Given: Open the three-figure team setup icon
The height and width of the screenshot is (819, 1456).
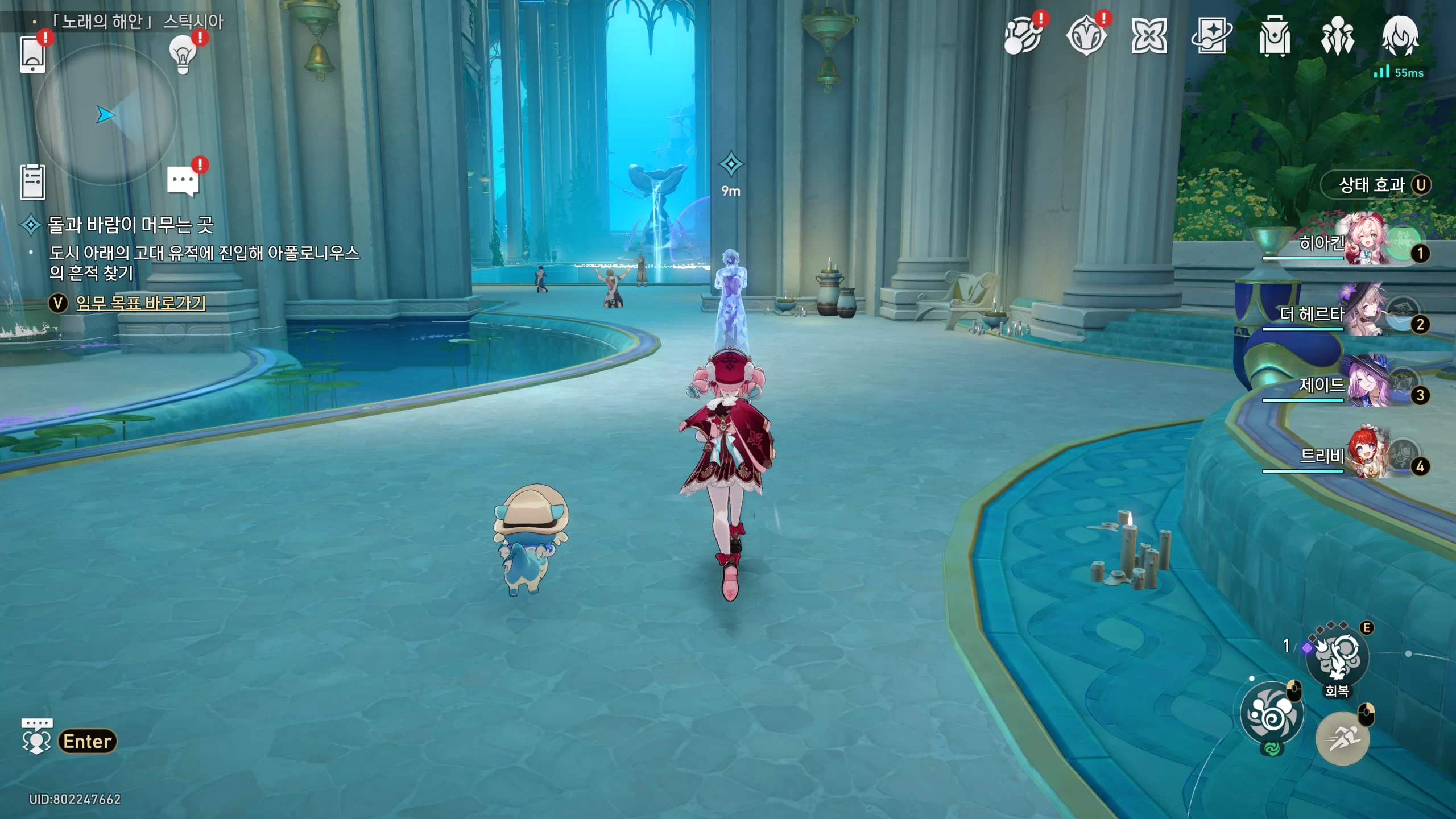Looking at the screenshot, I should [x=1337, y=37].
